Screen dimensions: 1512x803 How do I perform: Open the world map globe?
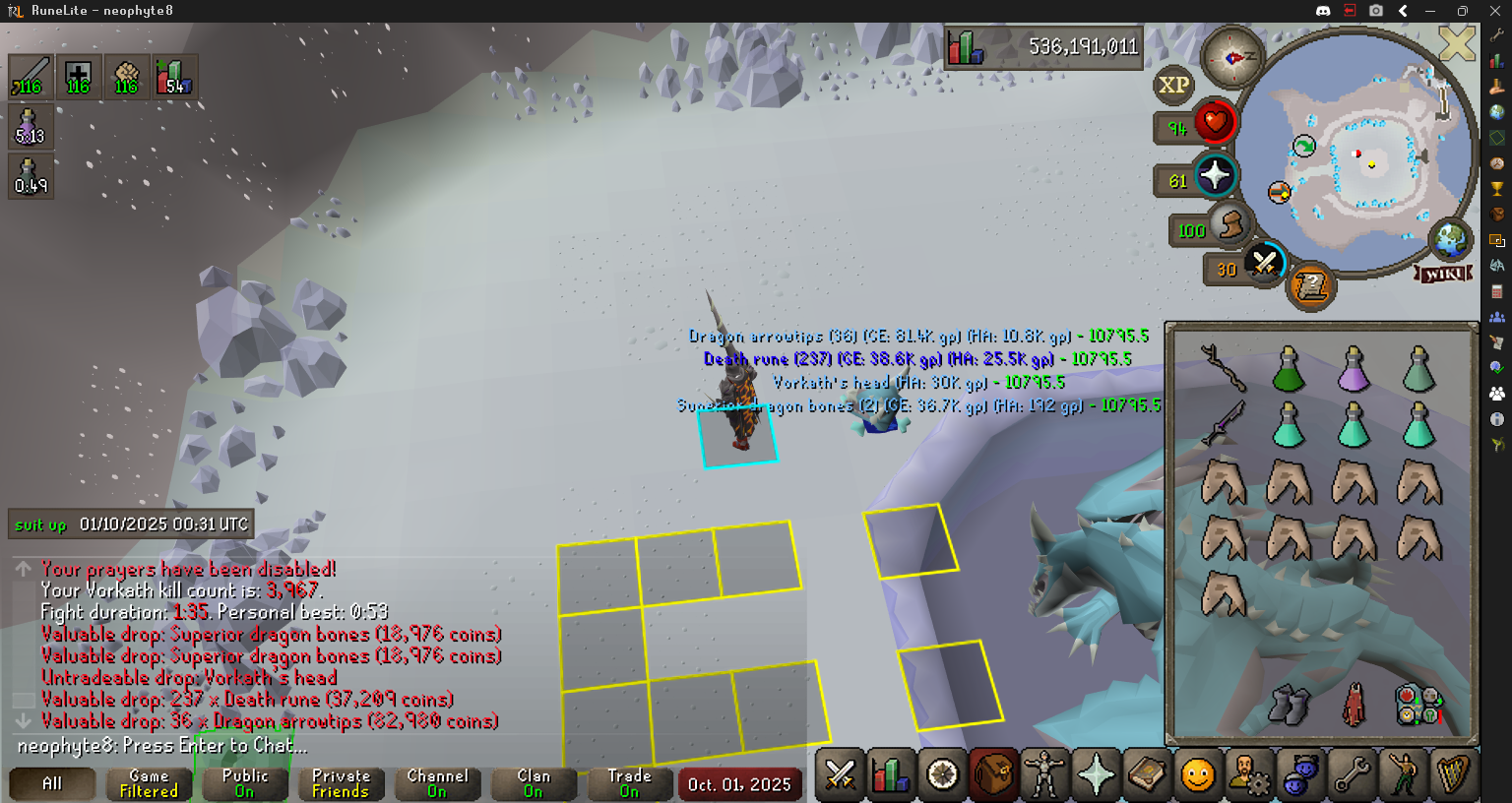(1449, 238)
